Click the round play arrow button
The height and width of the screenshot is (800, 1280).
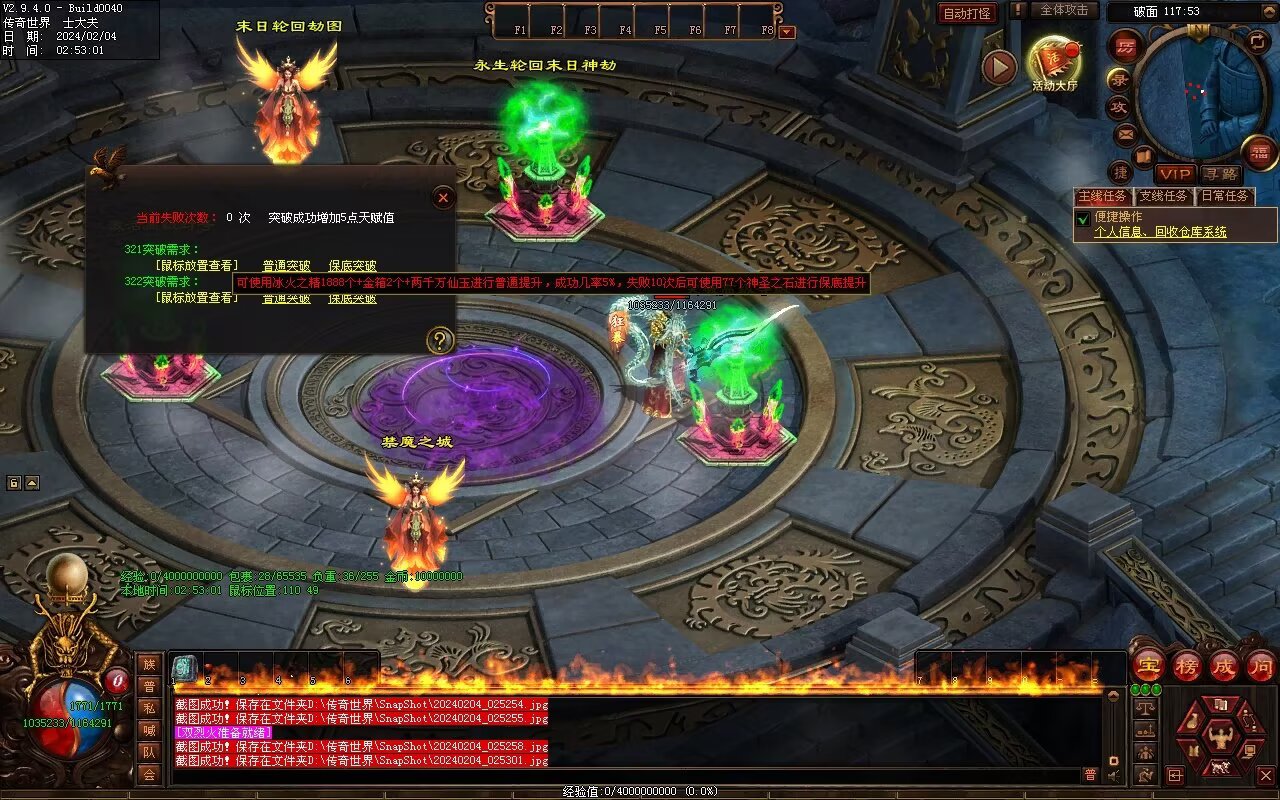pos(999,67)
